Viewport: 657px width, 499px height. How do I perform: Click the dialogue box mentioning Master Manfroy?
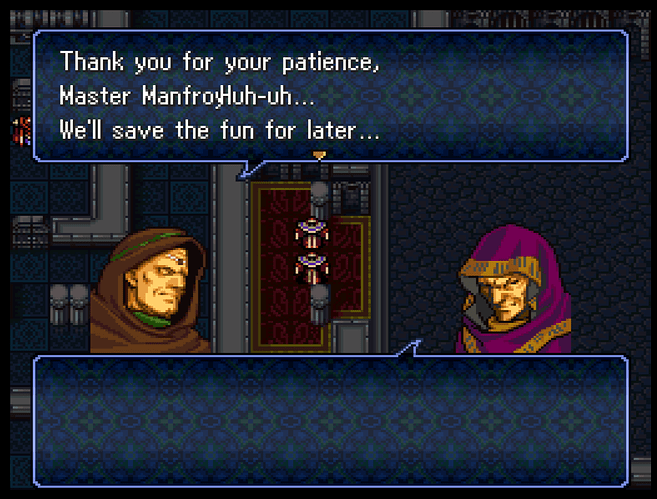click(330, 95)
